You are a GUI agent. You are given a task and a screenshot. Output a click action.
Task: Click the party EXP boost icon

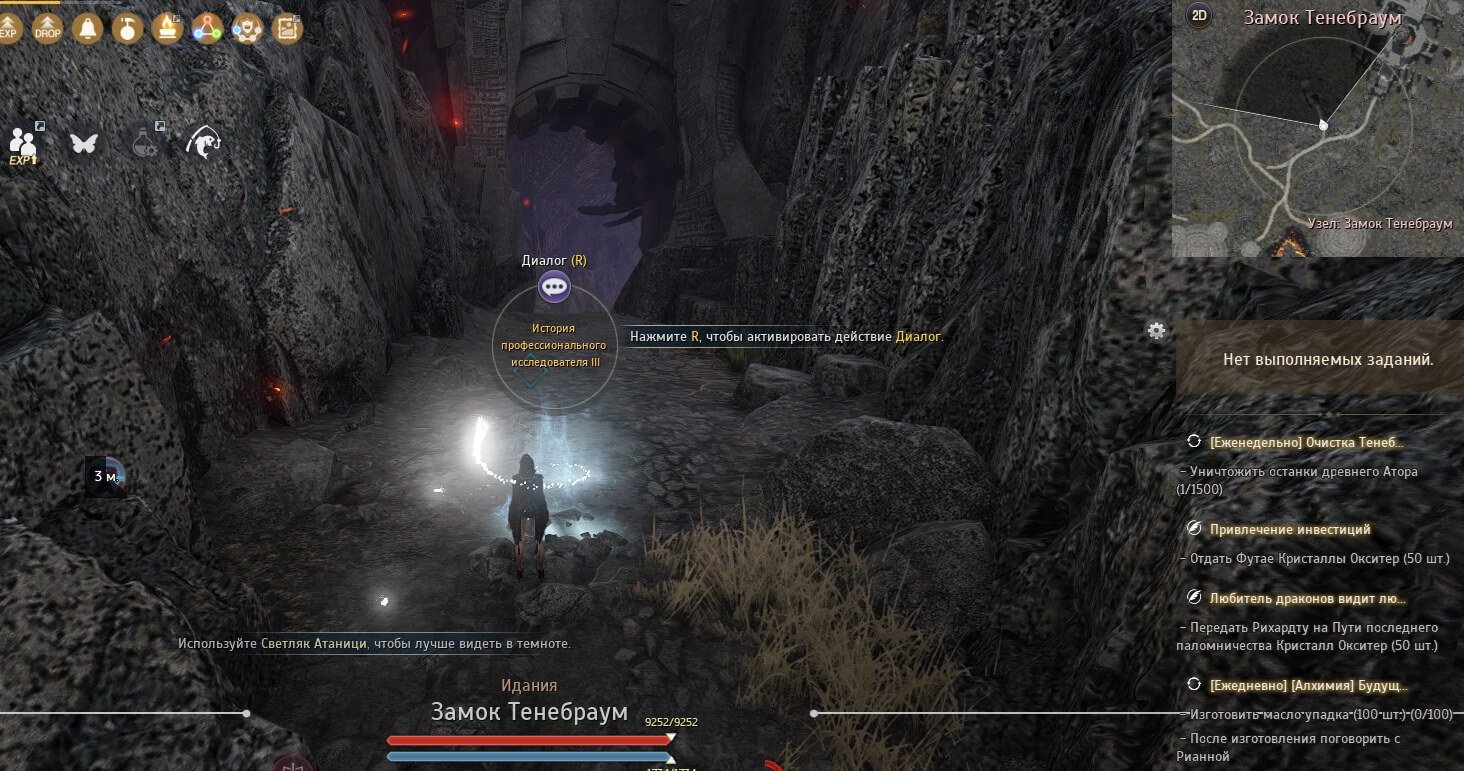point(23,143)
